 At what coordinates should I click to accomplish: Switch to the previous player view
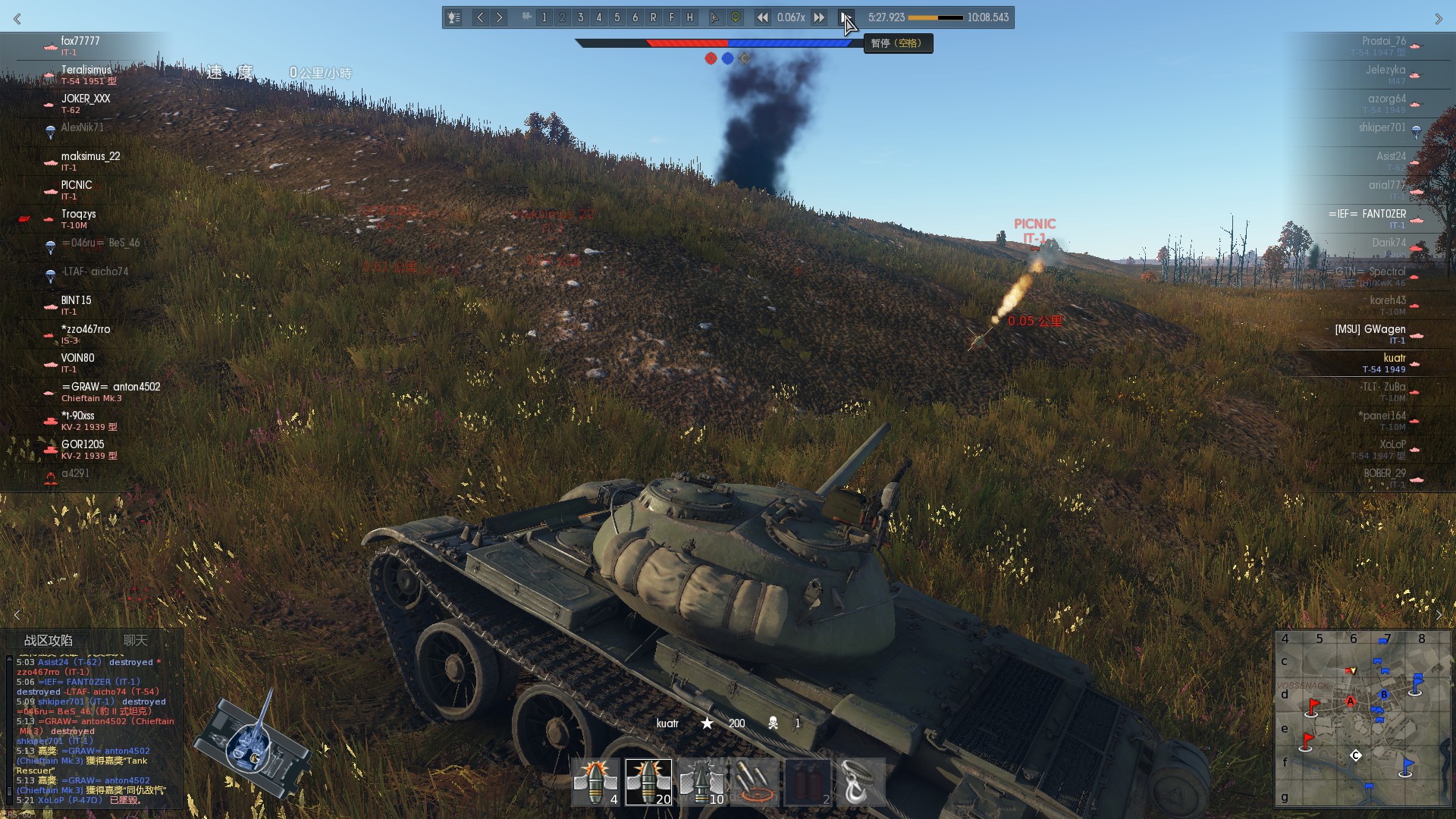click(480, 17)
